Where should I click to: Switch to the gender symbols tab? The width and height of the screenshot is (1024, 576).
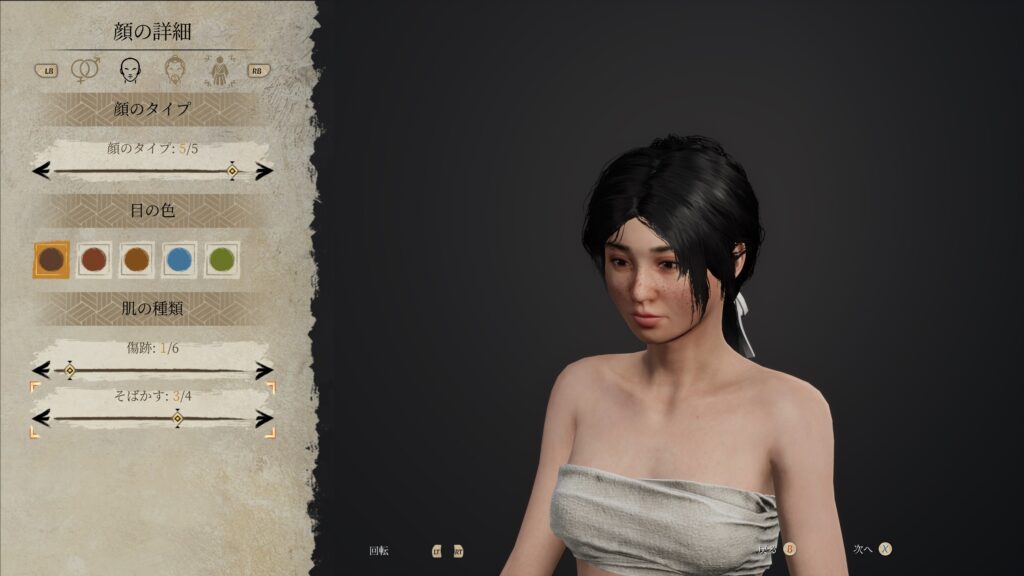point(86,70)
